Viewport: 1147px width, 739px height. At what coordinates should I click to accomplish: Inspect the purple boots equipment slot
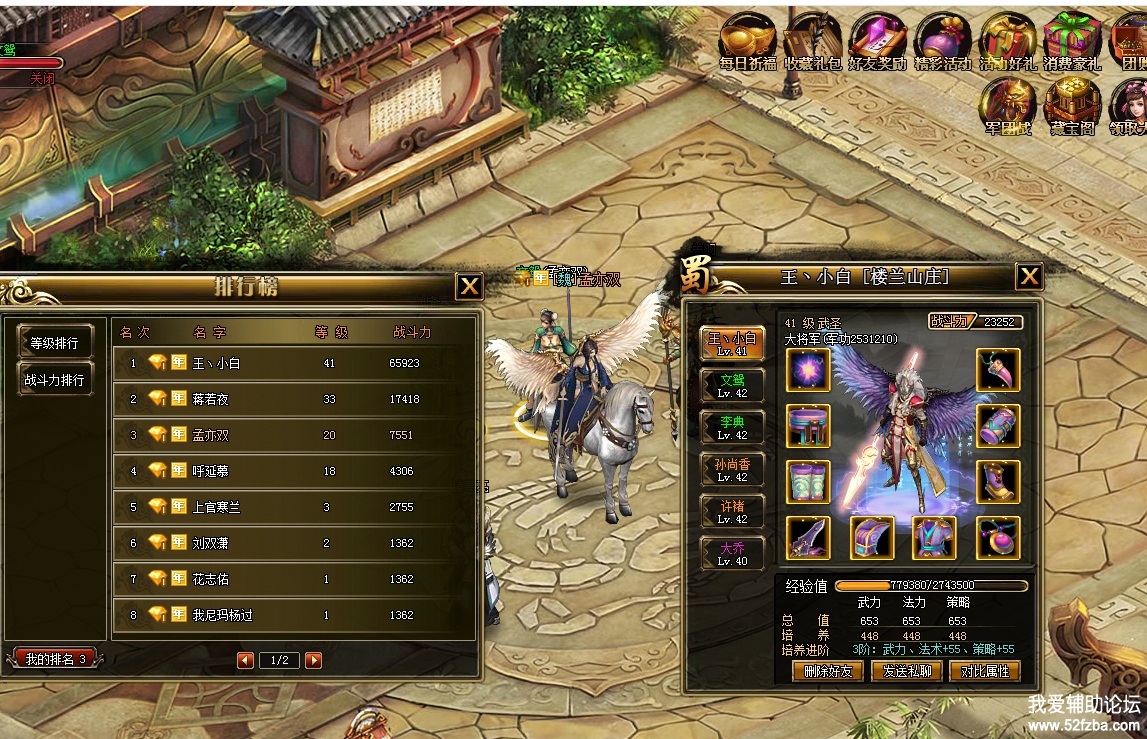pos(997,482)
